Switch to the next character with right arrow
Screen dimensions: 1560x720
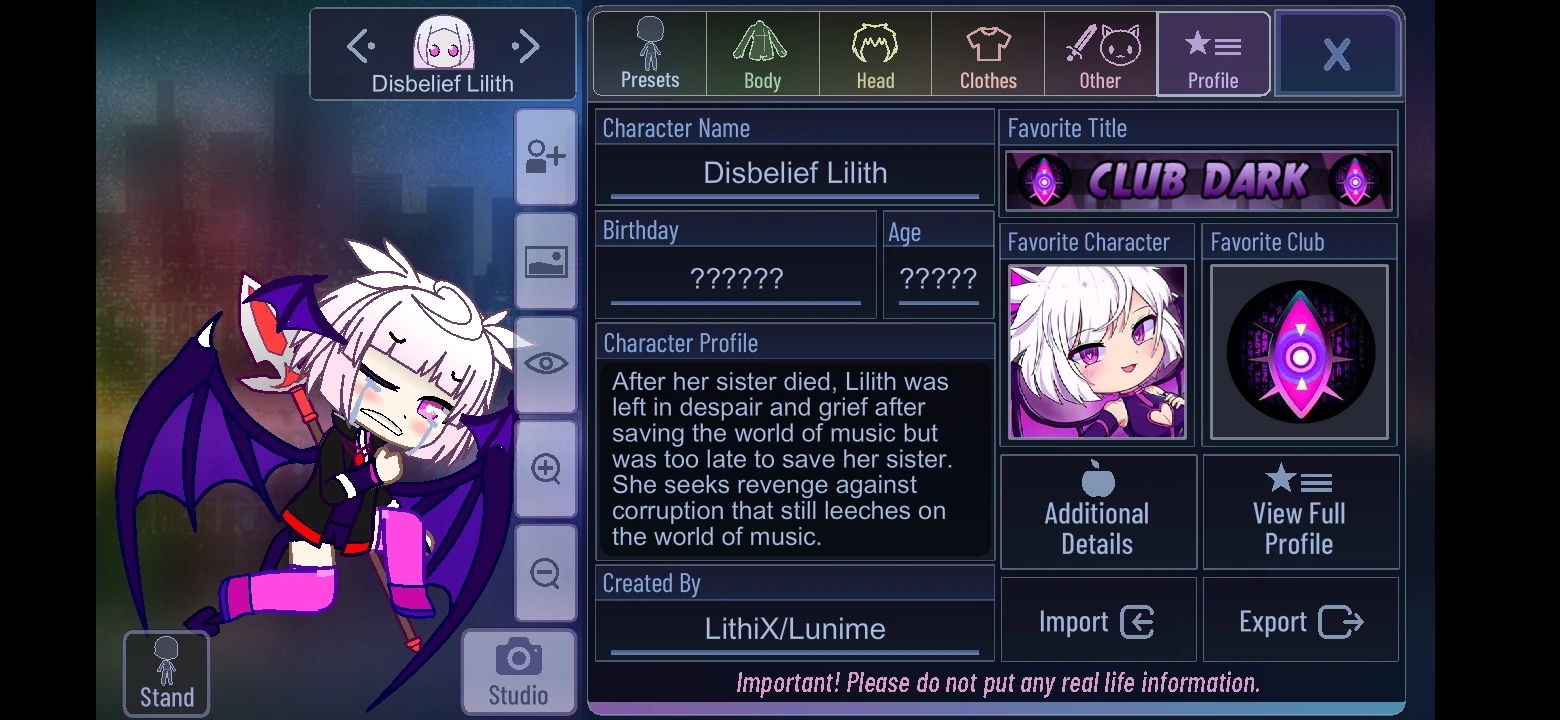524,44
